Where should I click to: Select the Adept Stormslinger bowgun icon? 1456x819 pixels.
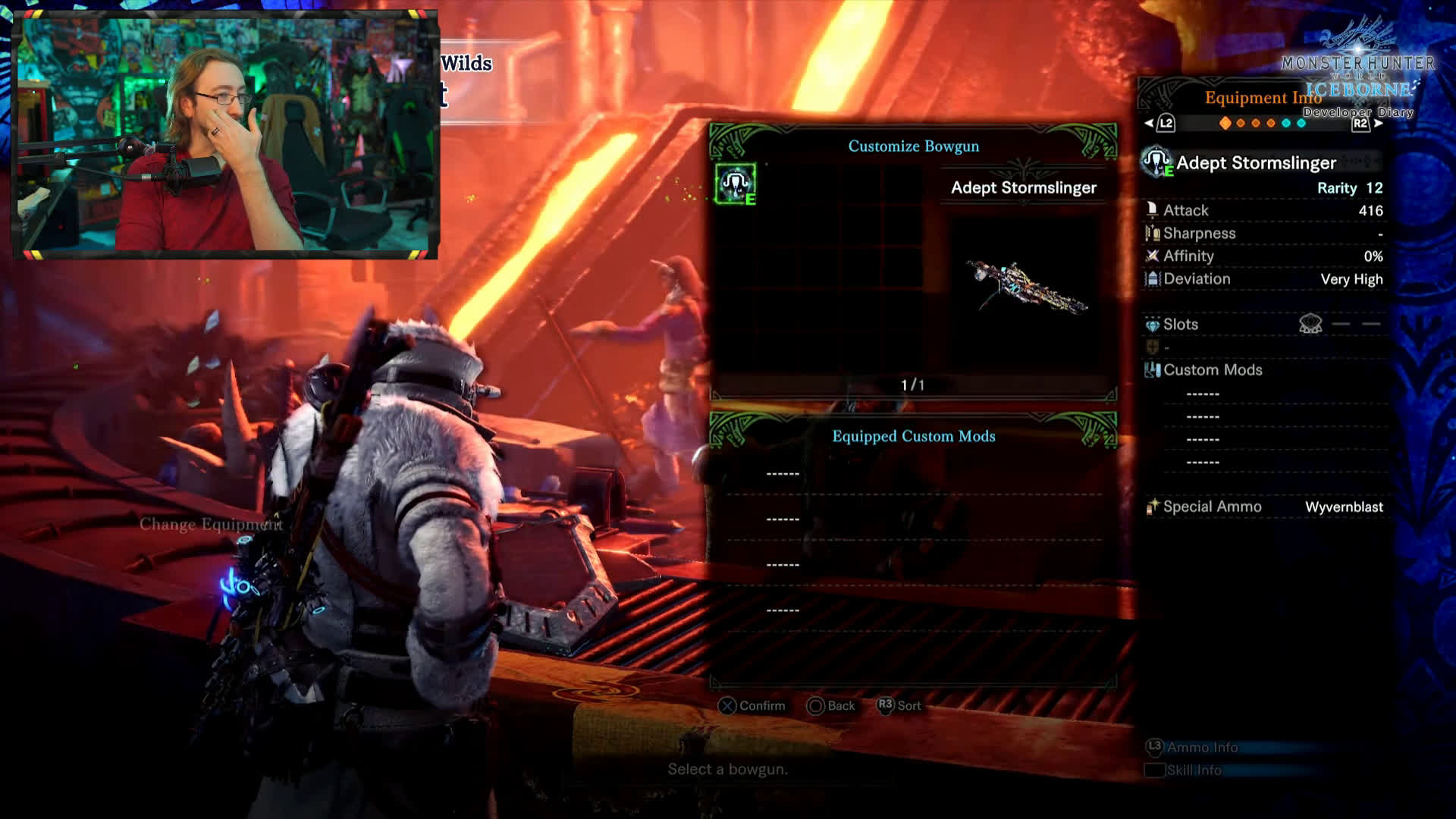(735, 184)
